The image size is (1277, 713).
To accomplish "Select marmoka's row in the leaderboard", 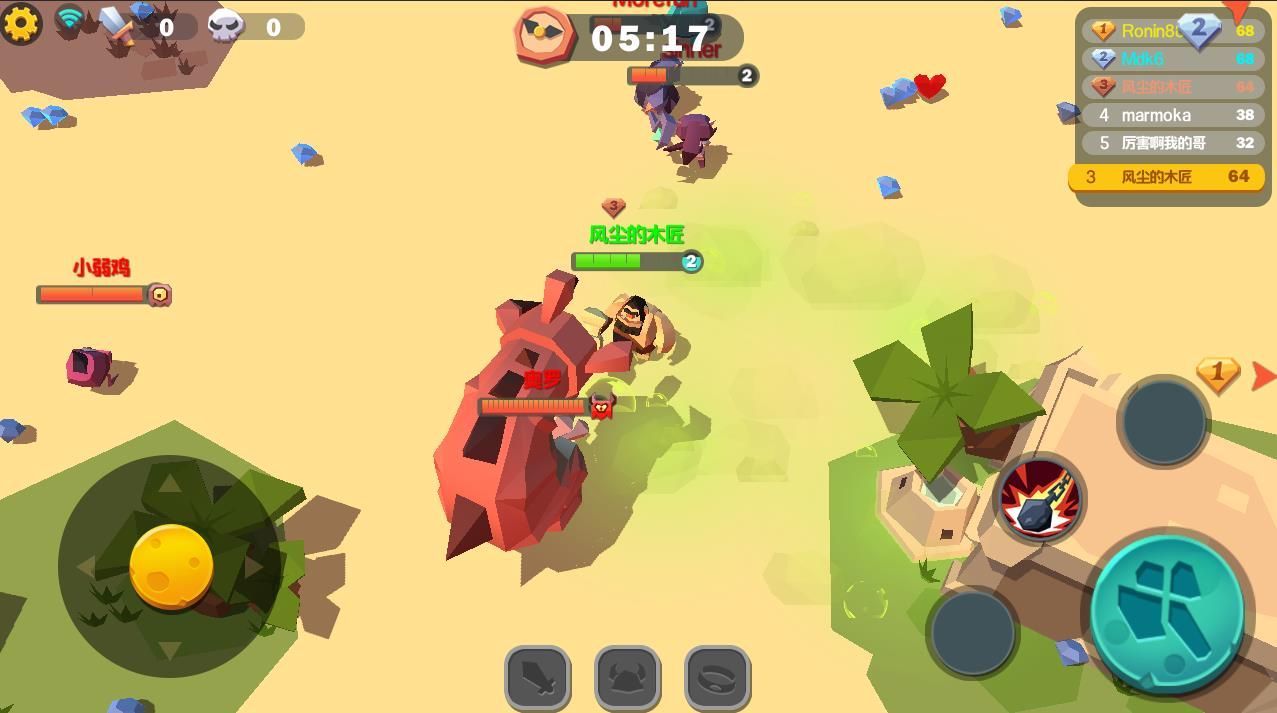I will [1168, 115].
